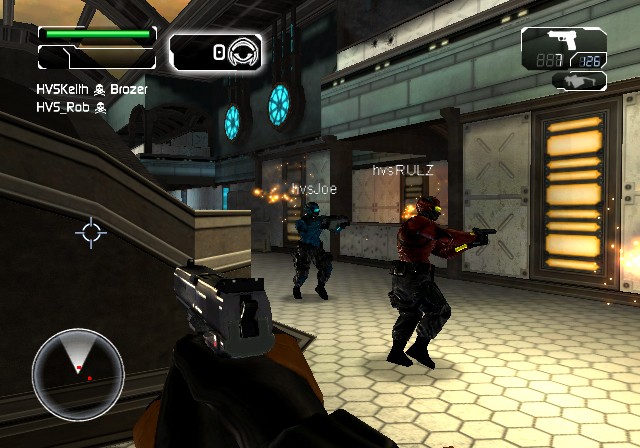
Task: Click the HVSKeith killed Brozer feed entry
Action: click(91, 90)
